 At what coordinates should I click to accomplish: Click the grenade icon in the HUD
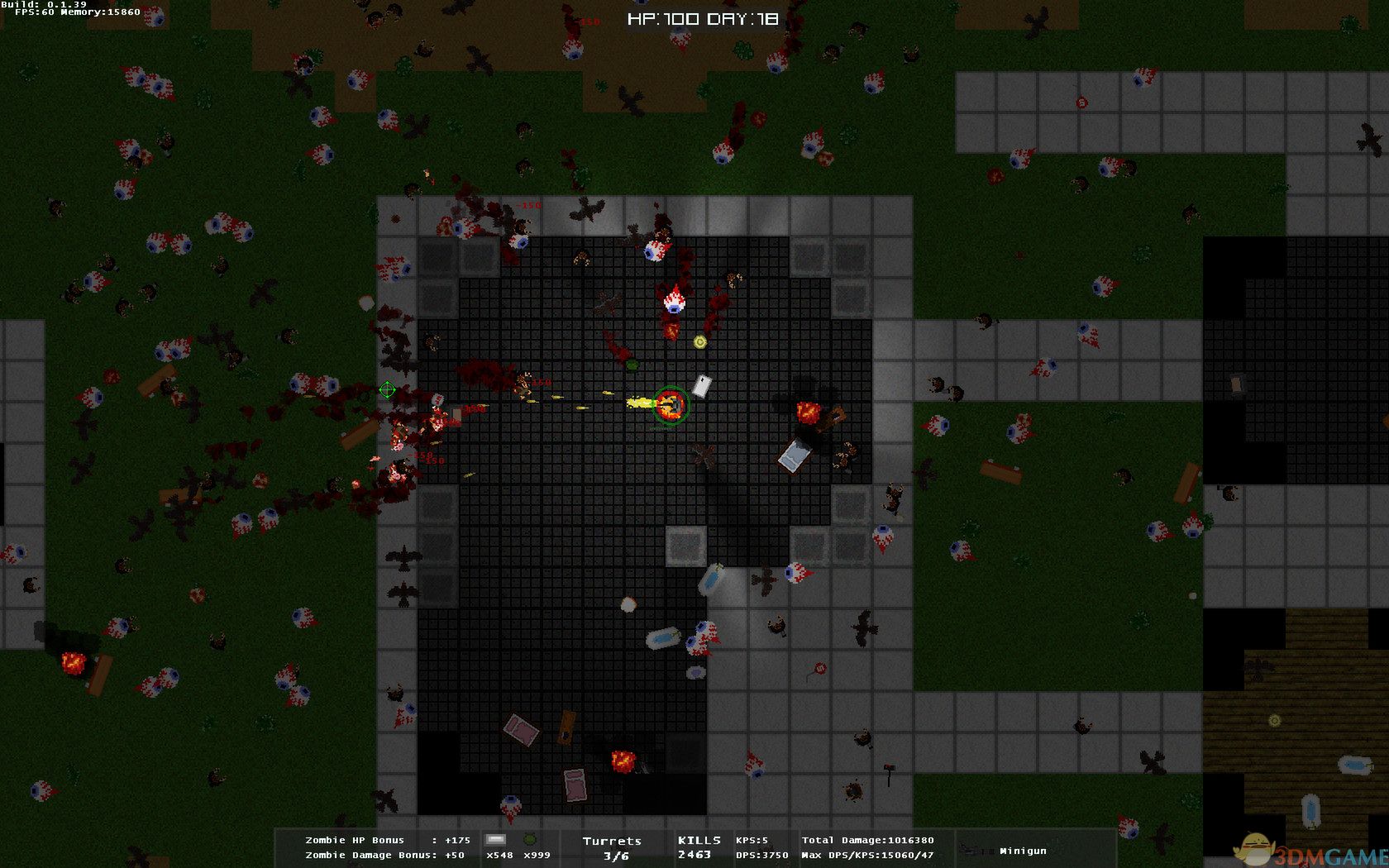point(530,840)
